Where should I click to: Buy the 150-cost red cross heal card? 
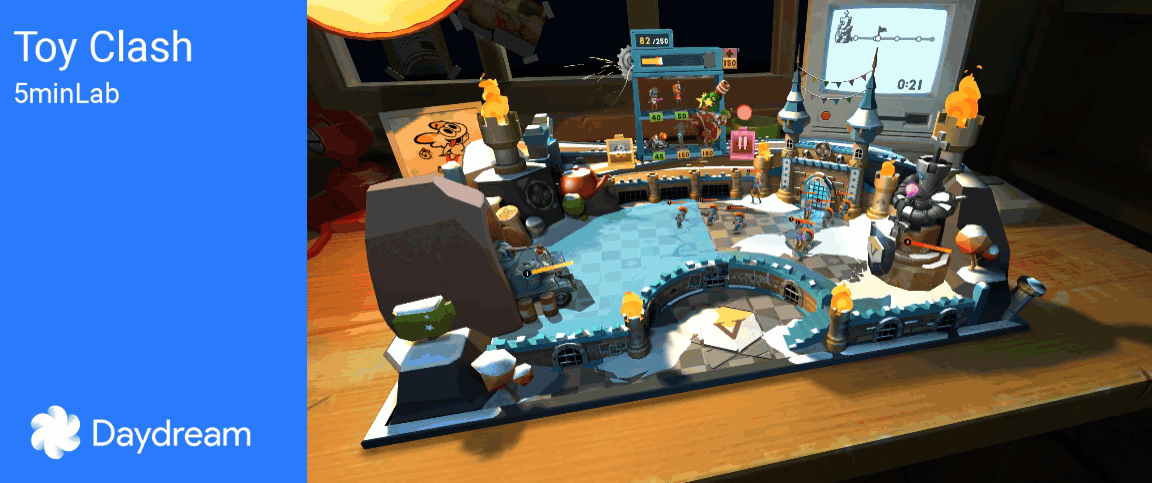coord(729,57)
